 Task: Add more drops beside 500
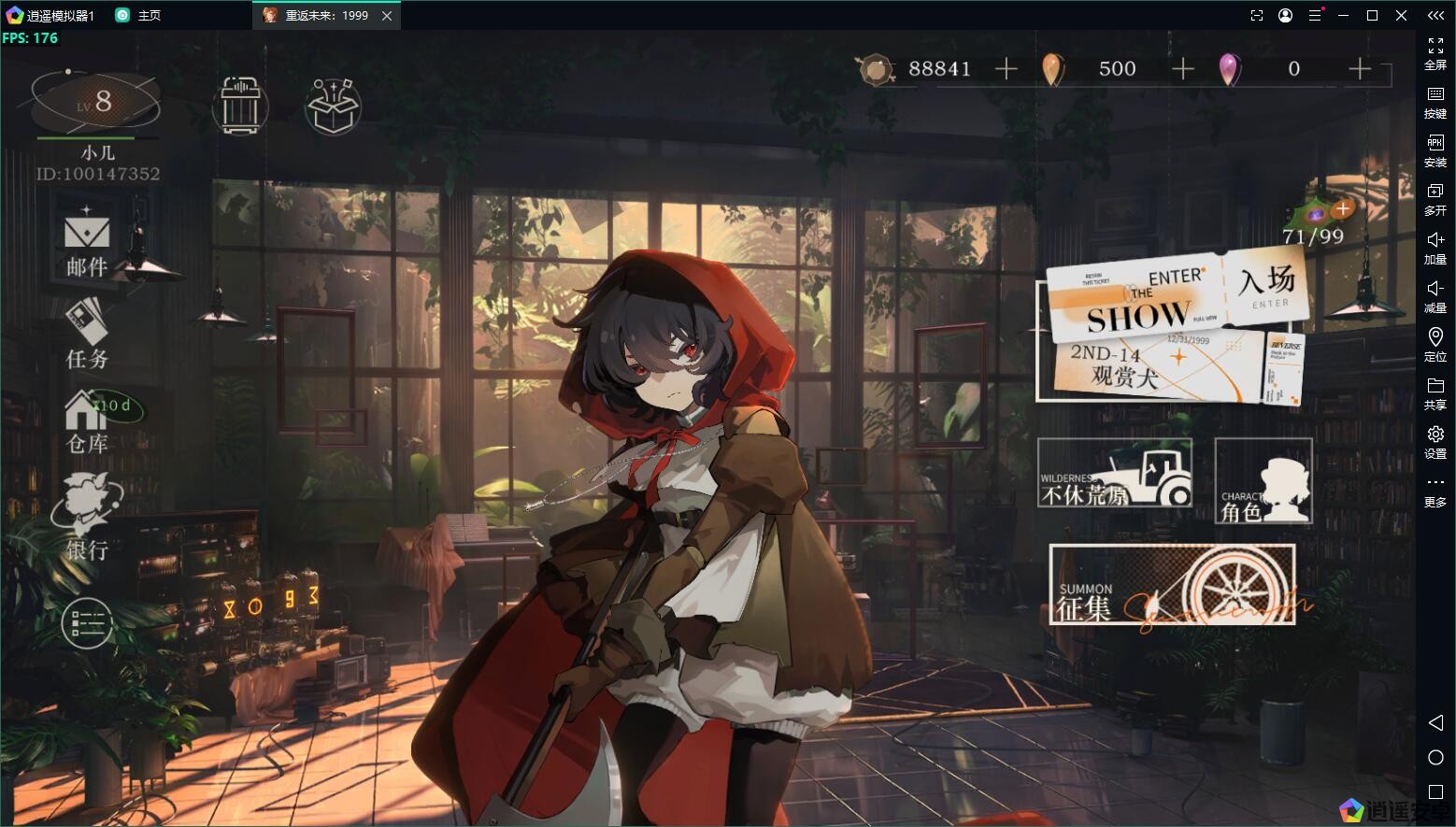tap(1183, 68)
